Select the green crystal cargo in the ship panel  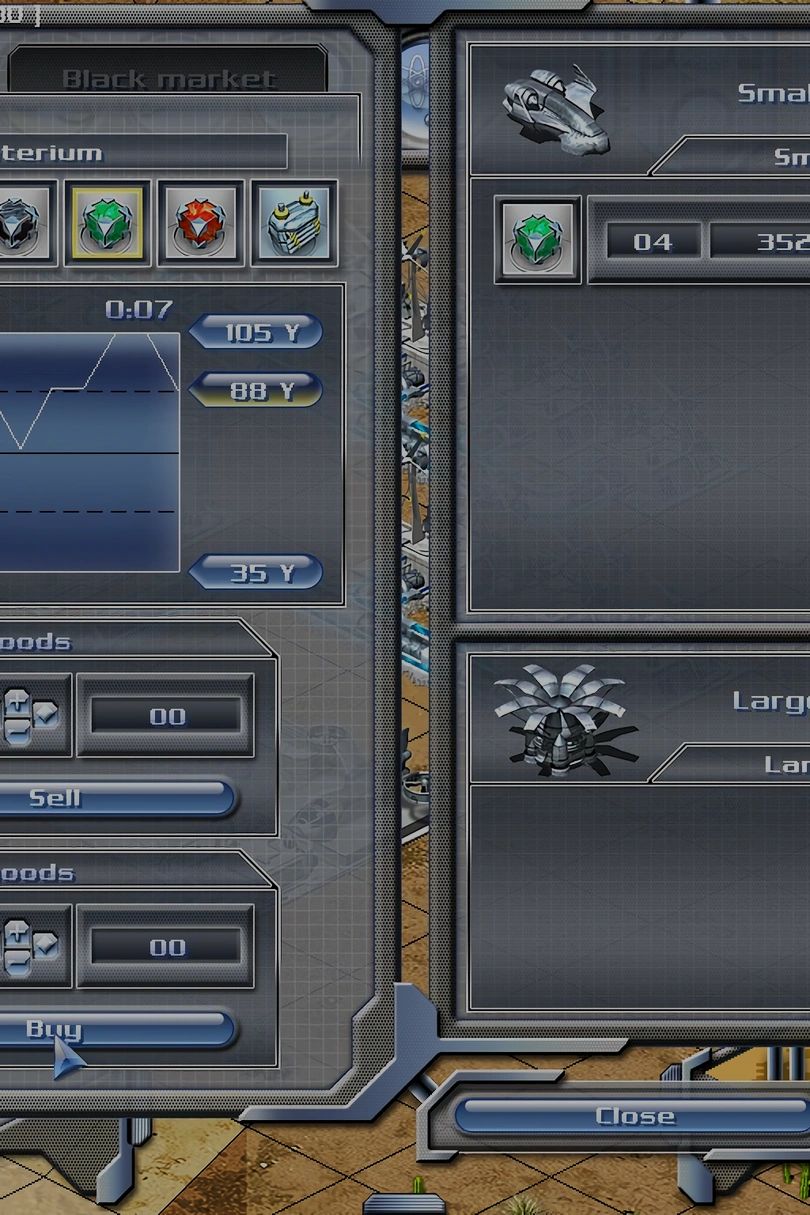pos(538,241)
